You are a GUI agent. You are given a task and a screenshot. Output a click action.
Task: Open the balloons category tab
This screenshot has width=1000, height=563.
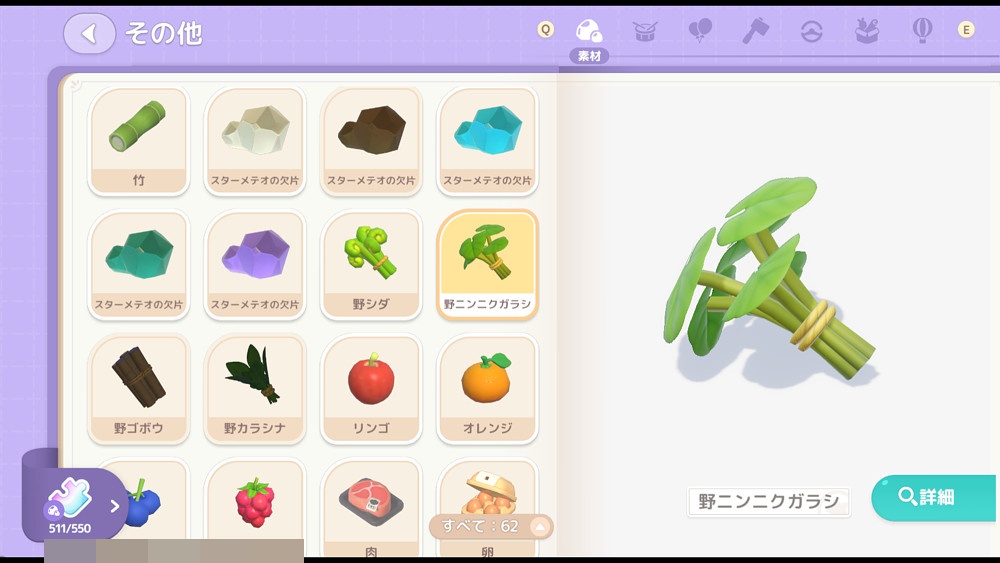[x=700, y=30]
